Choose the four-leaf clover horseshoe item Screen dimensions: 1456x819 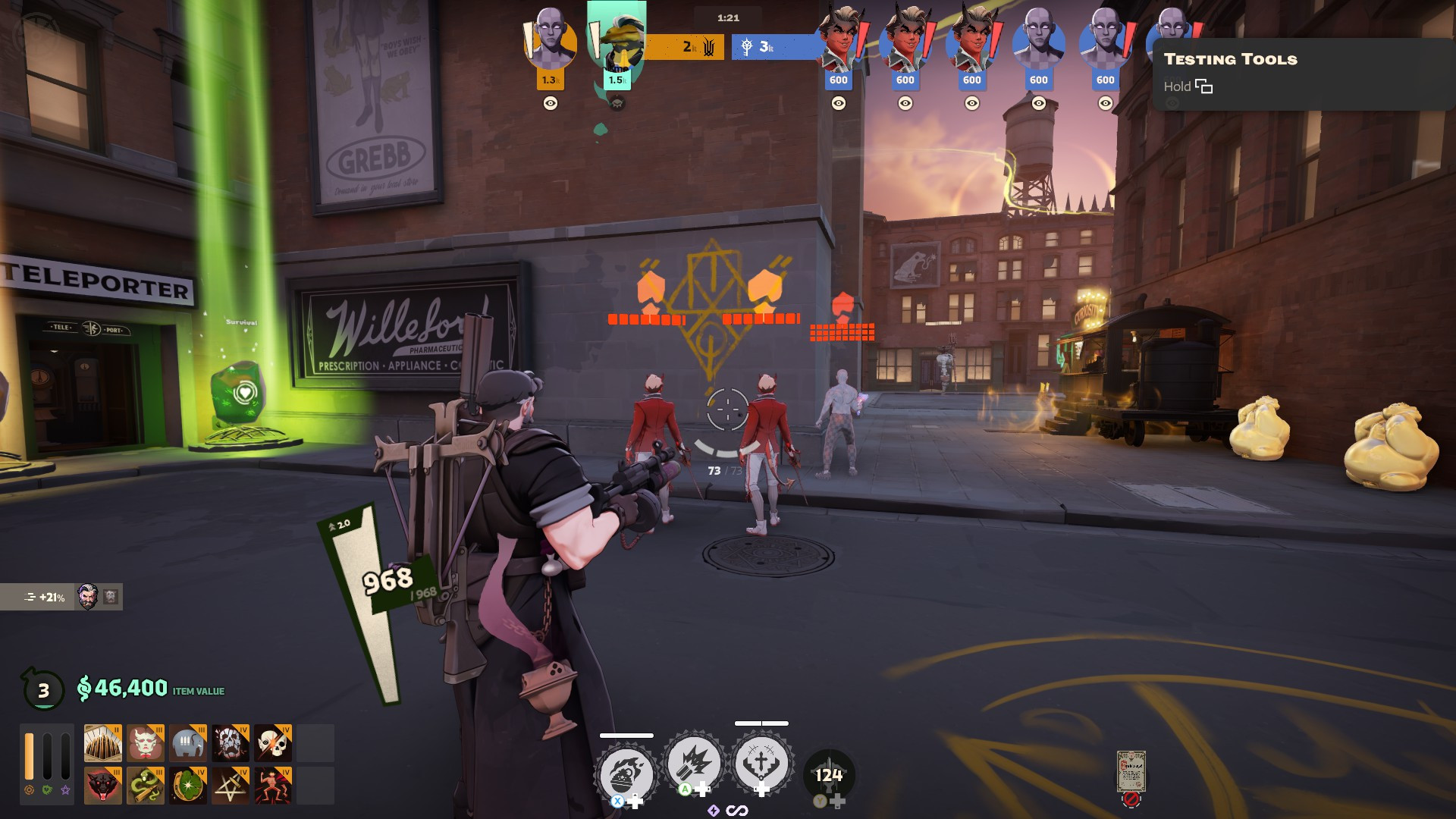pyautogui.click(x=188, y=786)
